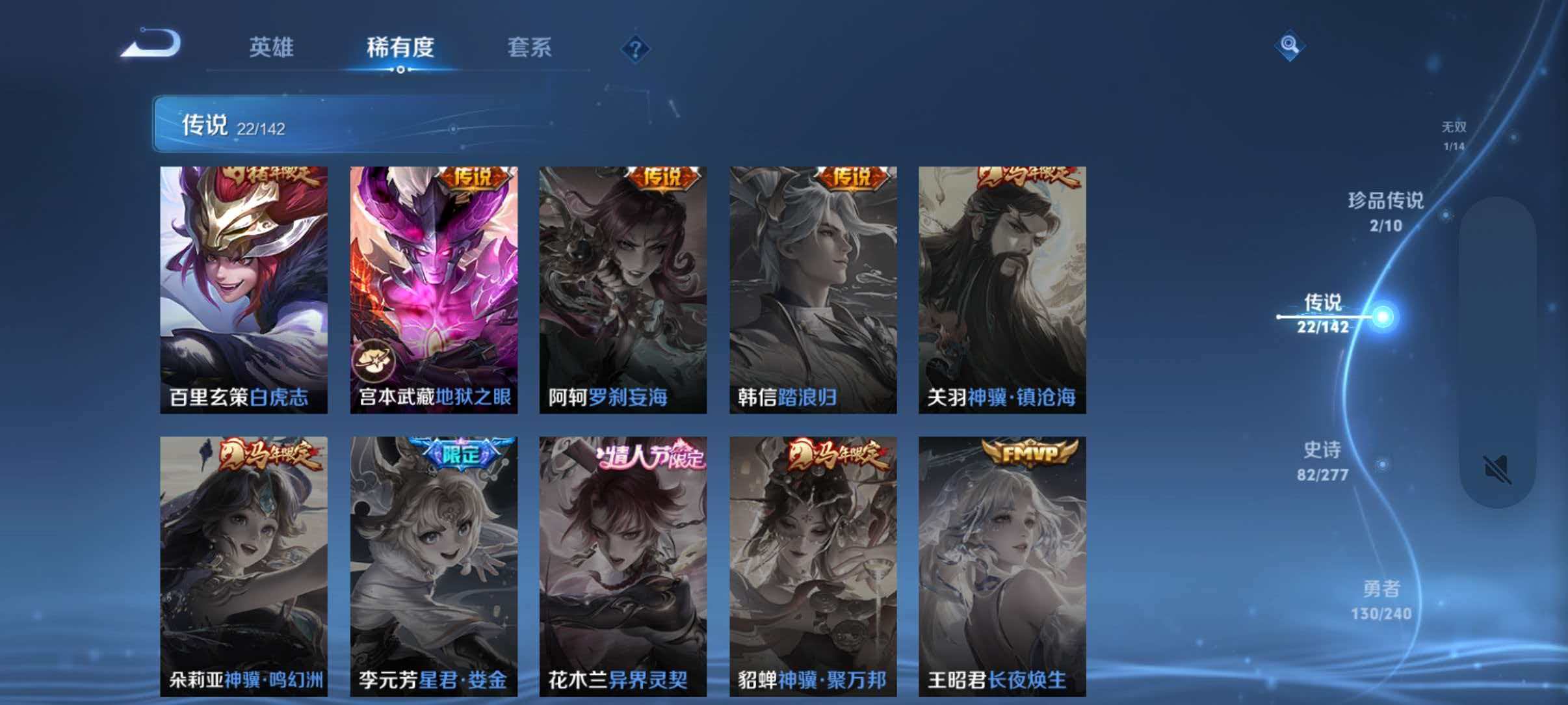
Task: Switch to the 英雄 tab
Action: [x=272, y=48]
